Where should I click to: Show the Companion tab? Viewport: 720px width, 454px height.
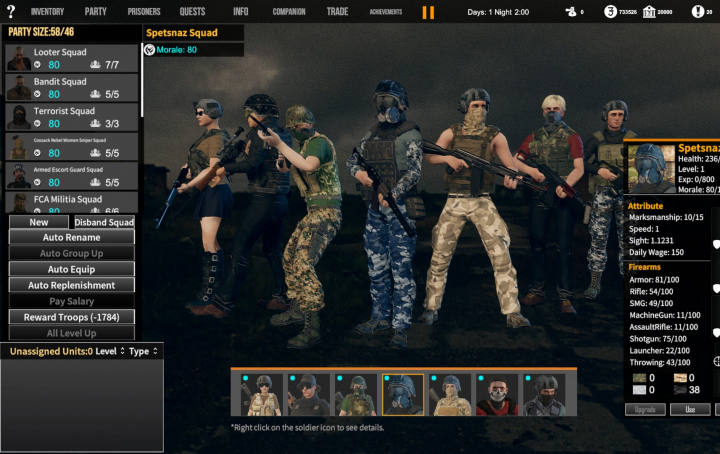tap(288, 12)
